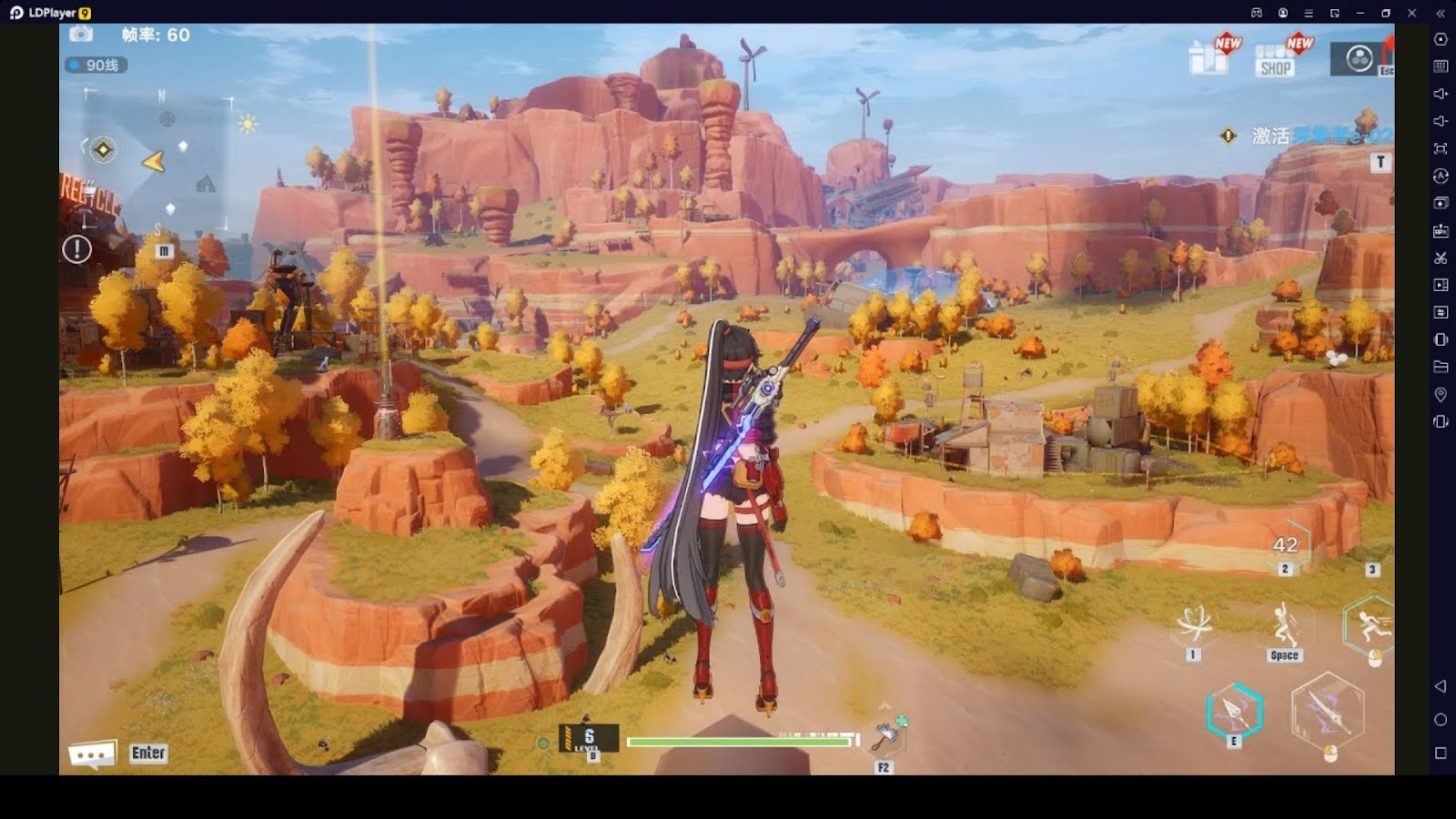Screen dimensions: 1456x819
Task: Select the hammer tool icon
Action: 885,736
